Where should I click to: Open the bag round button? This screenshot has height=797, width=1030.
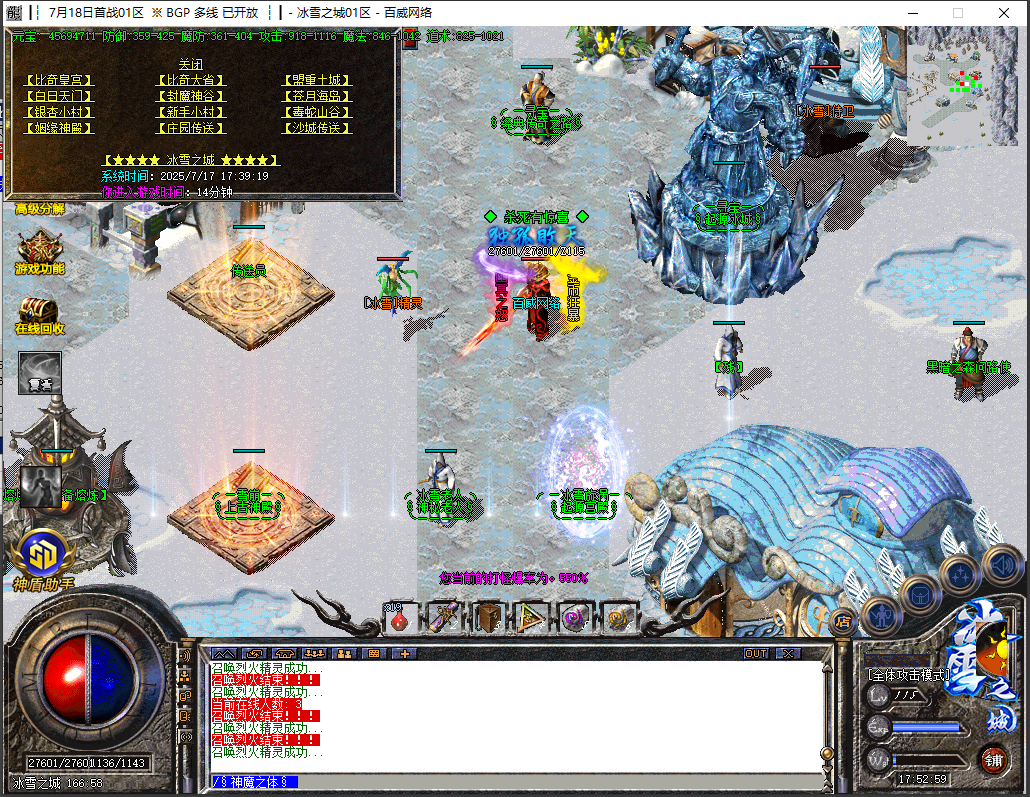(920, 596)
